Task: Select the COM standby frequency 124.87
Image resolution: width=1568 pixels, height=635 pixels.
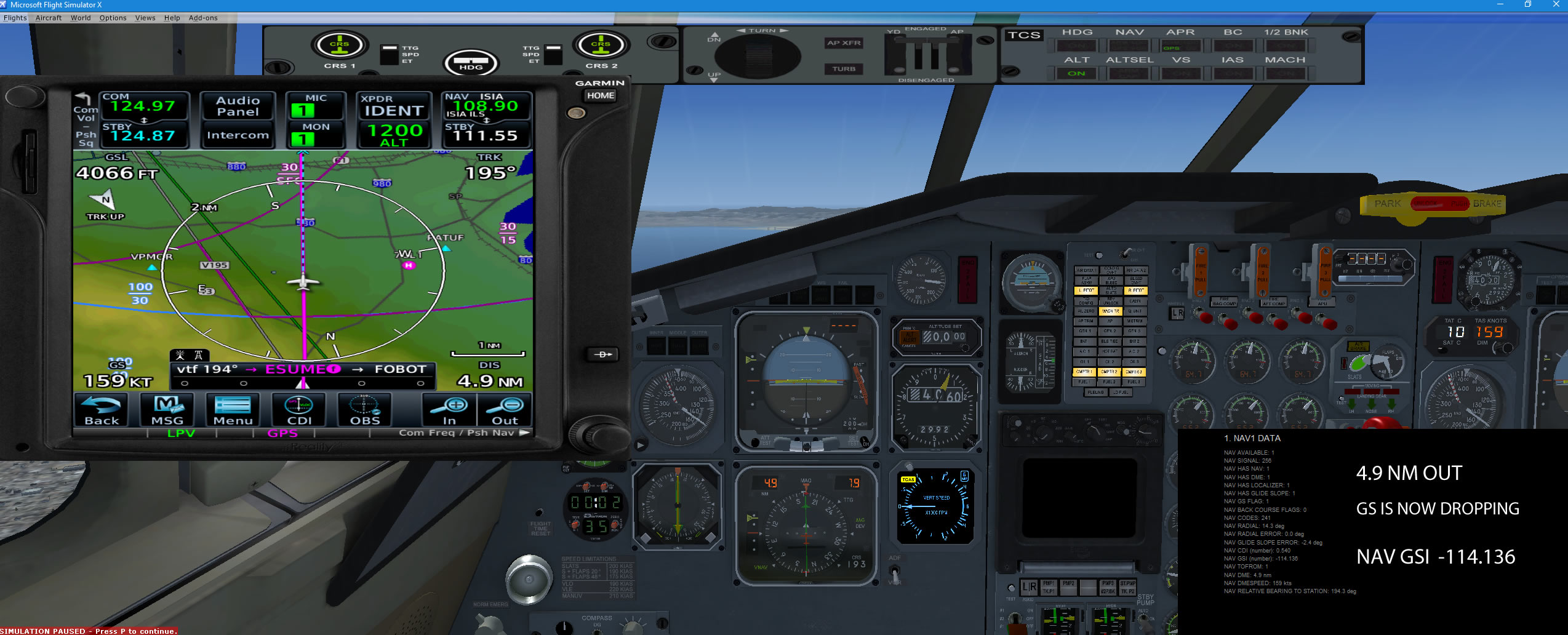Action: tap(143, 135)
